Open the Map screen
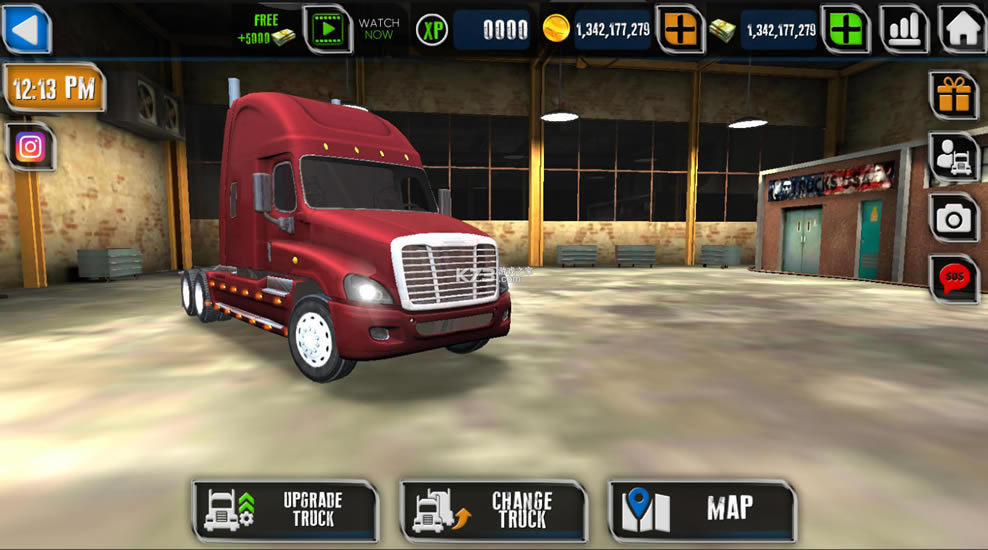This screenshot has width=988, height=550. pyautogui.click(x=701, y=510)
